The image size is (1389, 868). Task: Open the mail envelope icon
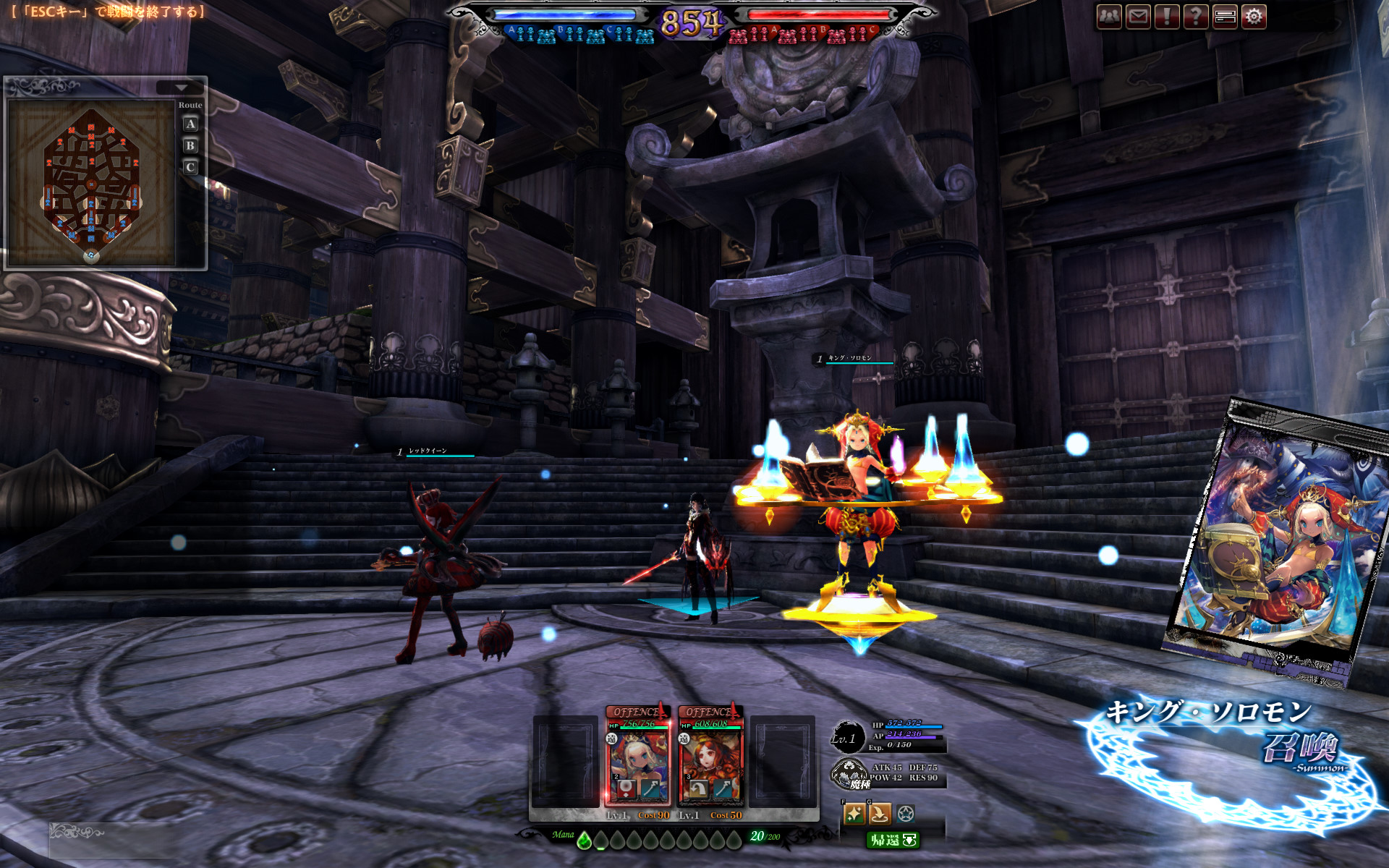(x=1138, y=17)
